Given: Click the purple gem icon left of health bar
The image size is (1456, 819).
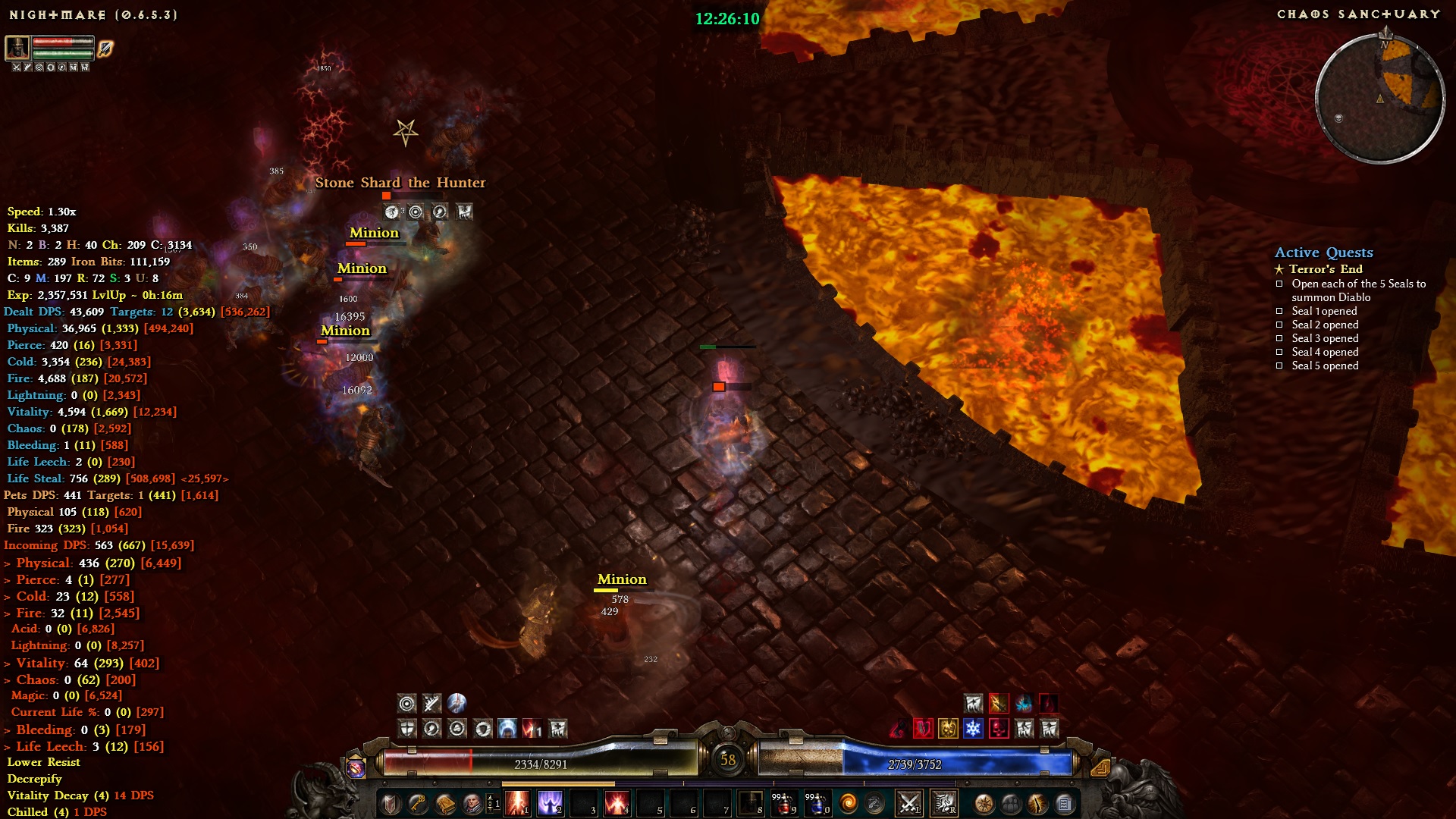Looking at the screenshot, I should coord(356,767).
